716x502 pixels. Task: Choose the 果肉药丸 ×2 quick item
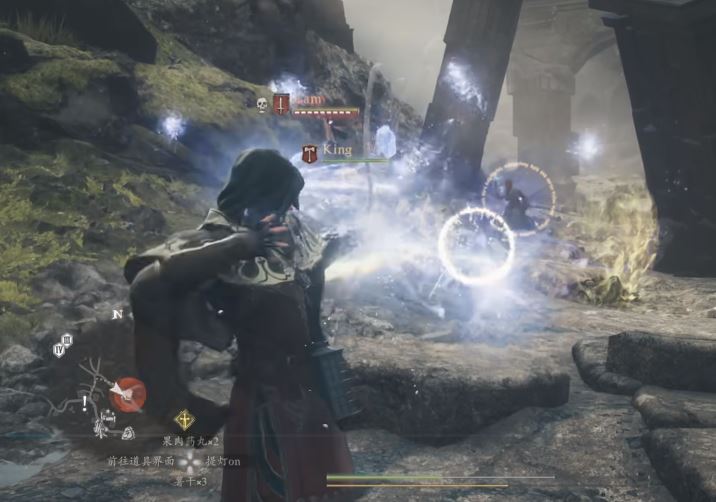click(191, 441)
